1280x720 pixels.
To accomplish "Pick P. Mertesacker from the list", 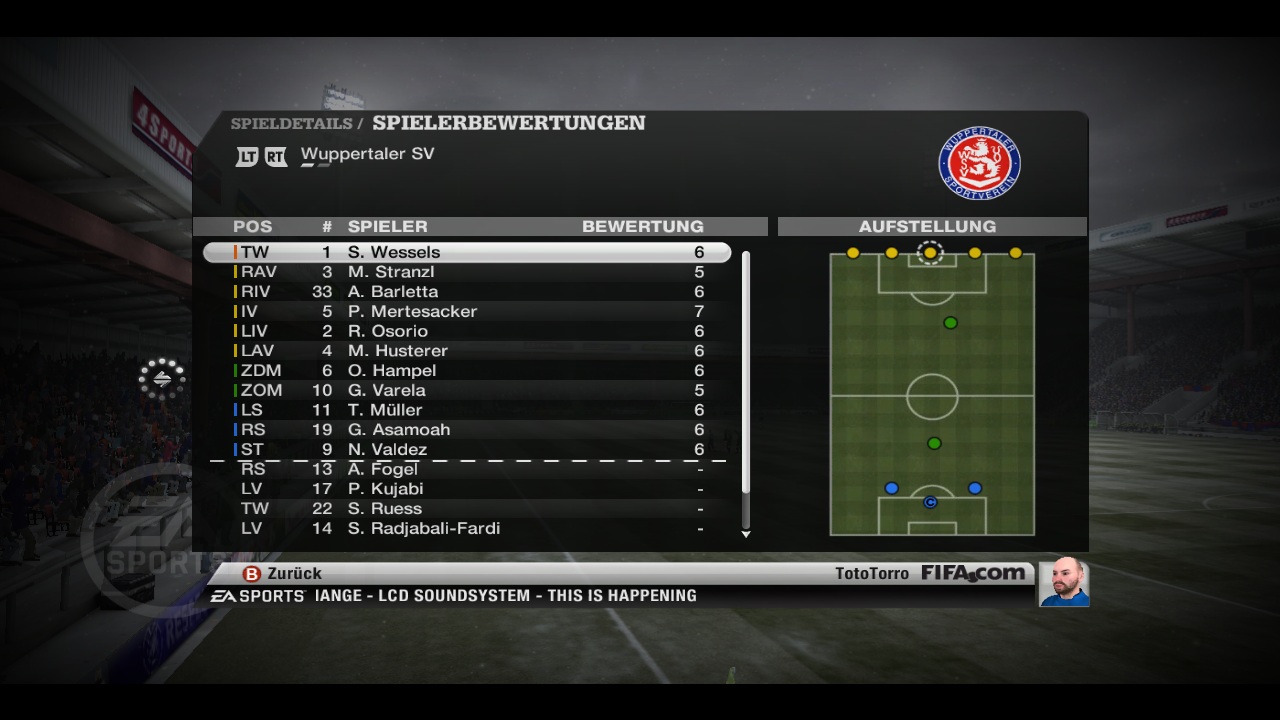I will [x=467, y=311].
